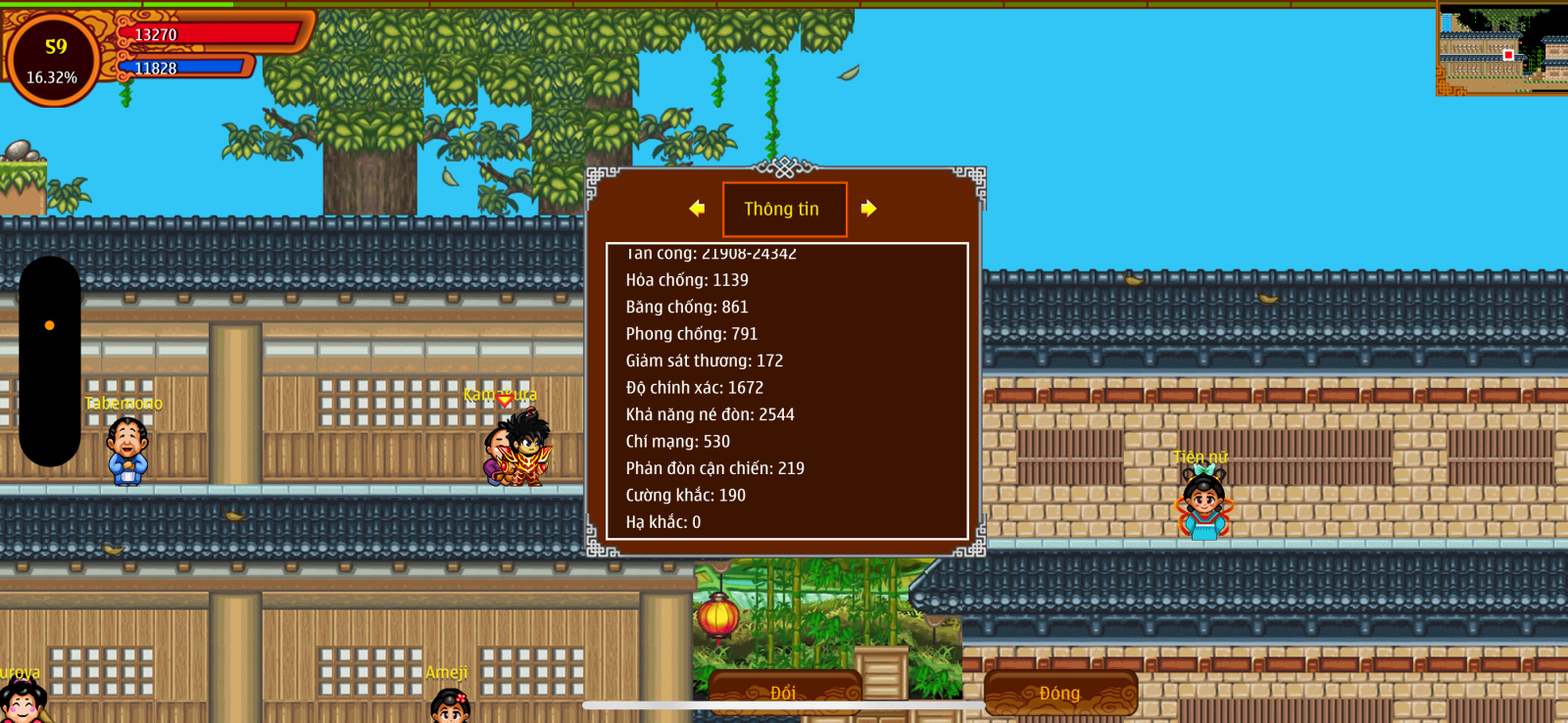Click the left yellow arrow beside Thông tin
Screen dimensions: 1568x723
(697, 209)
